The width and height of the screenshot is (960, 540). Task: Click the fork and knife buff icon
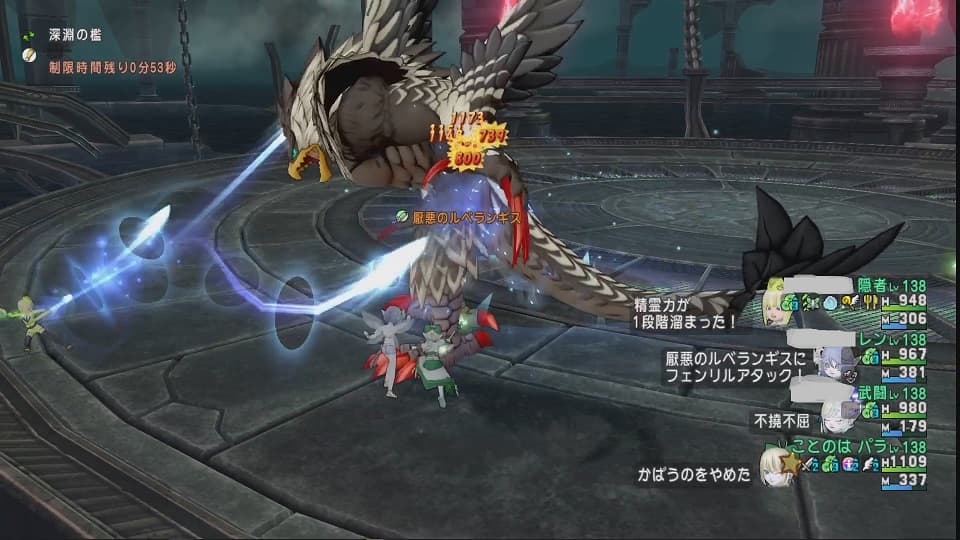click(x=871, y=301)
